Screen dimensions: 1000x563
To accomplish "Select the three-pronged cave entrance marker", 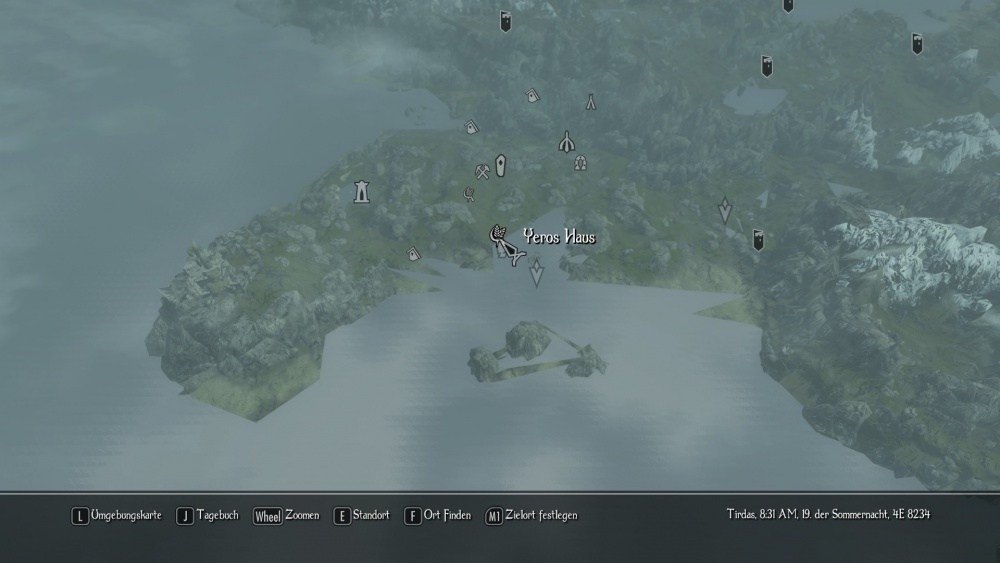I will click(567, 142).
